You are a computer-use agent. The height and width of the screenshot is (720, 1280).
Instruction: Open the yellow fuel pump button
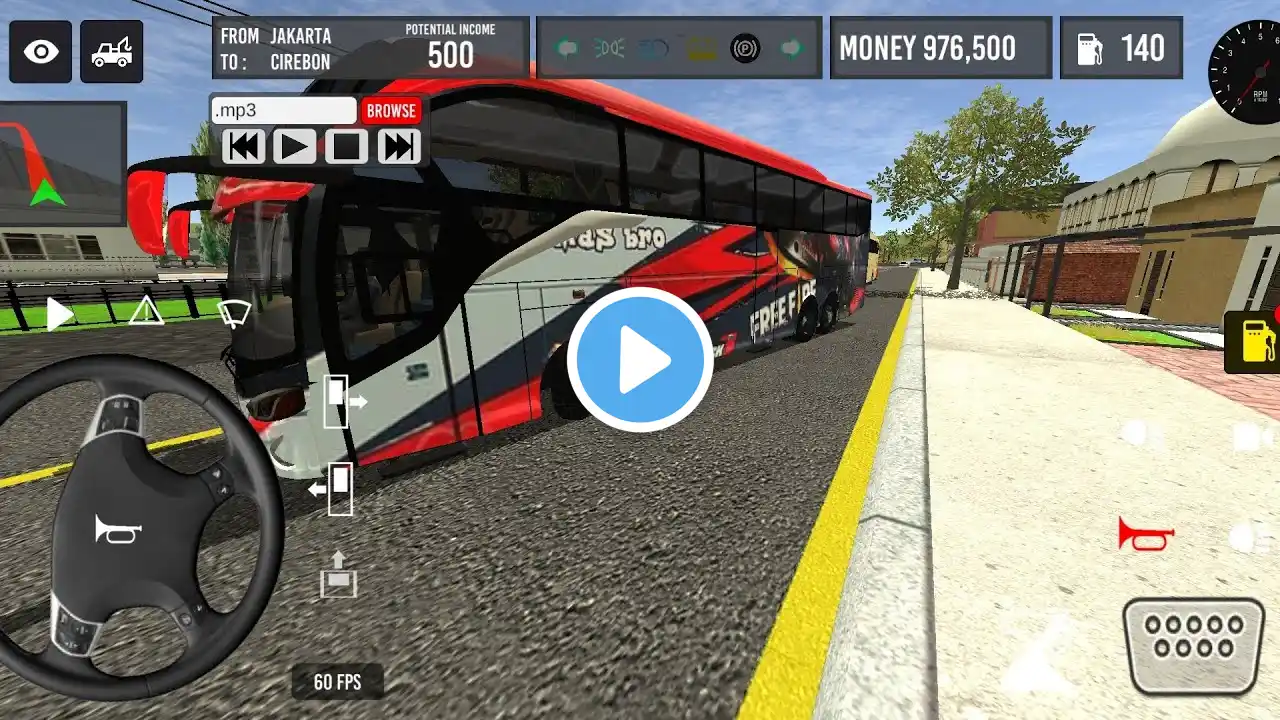click(x=1252, y=342)
